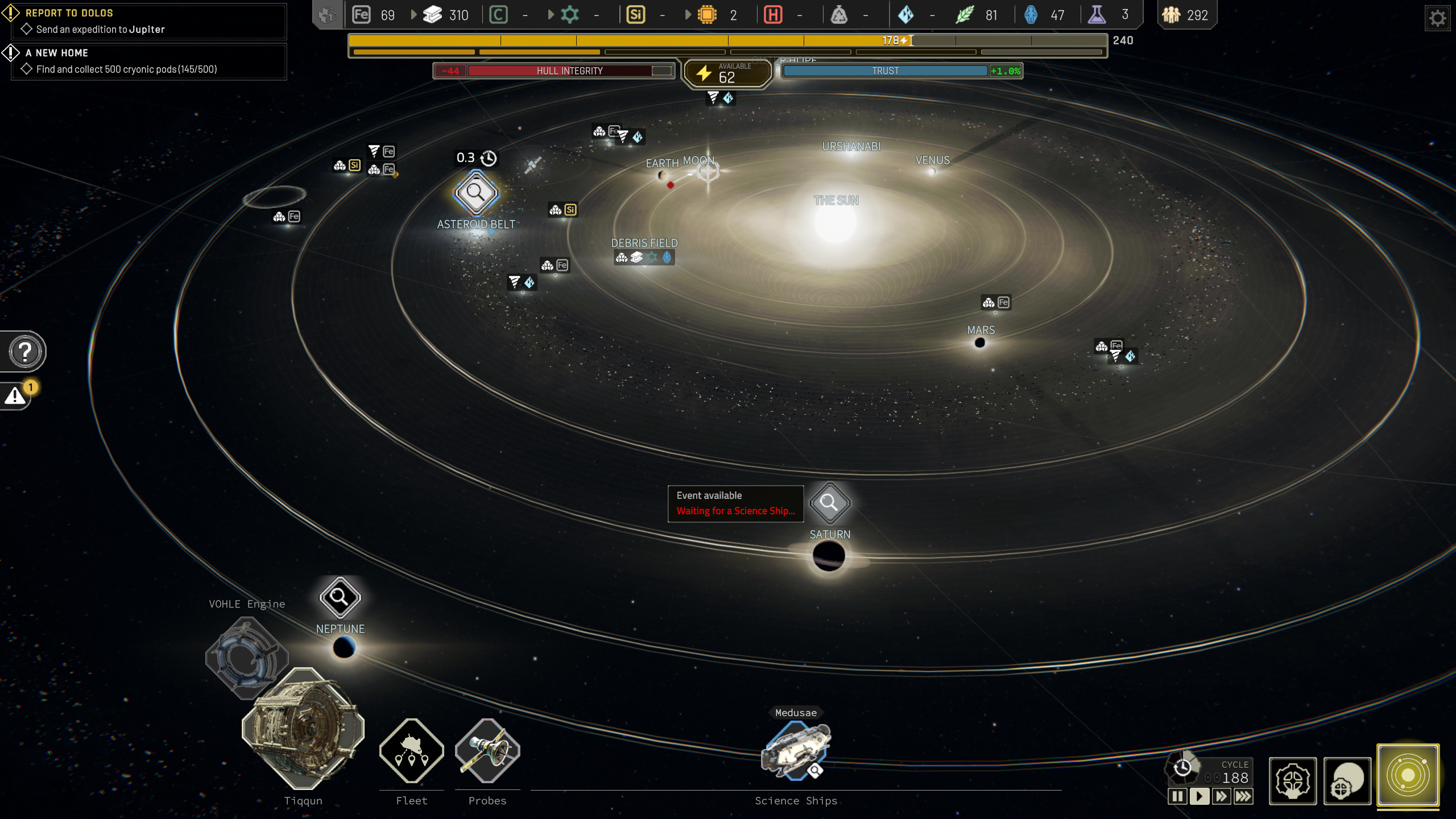Screen dimensions: 1456x819
Task: Select the Neptune investigation marker
Action: point(340,597)
